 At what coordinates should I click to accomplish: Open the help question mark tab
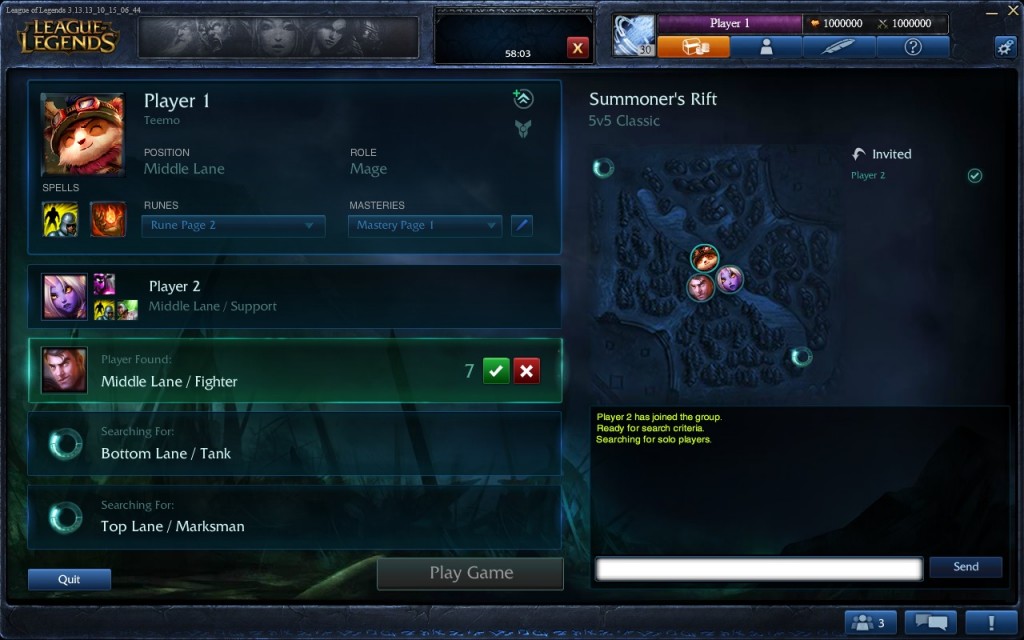(x=912, y=47)
